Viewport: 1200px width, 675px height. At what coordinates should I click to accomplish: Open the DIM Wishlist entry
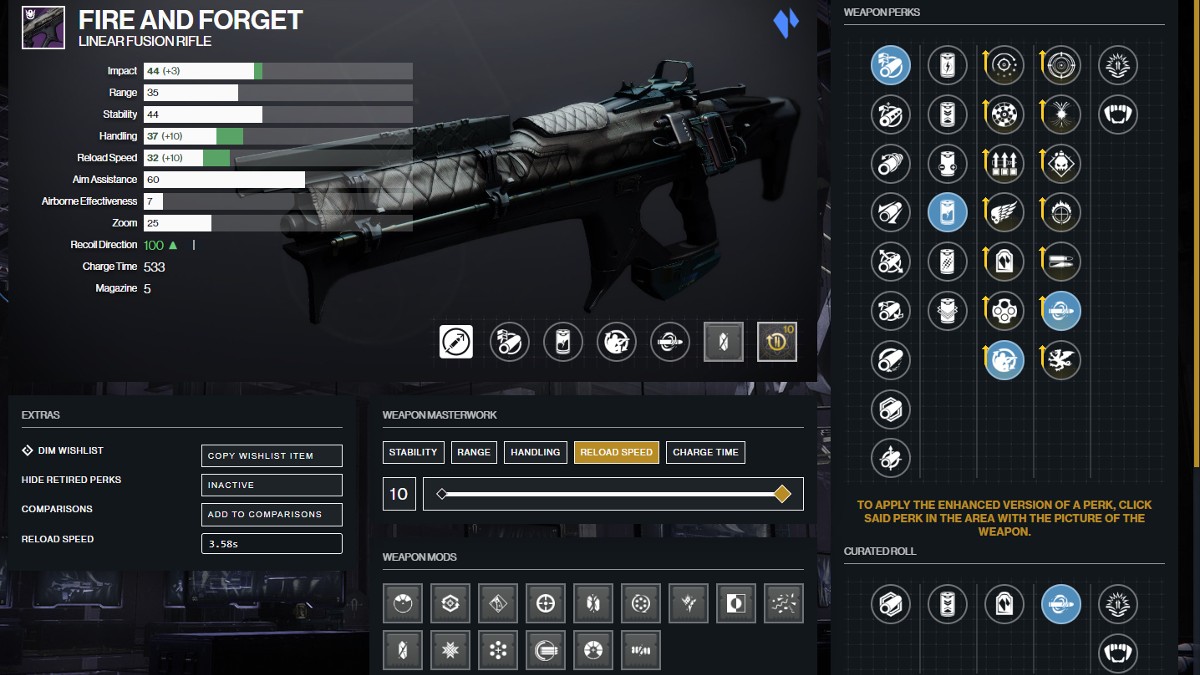[x=70, y=450]
